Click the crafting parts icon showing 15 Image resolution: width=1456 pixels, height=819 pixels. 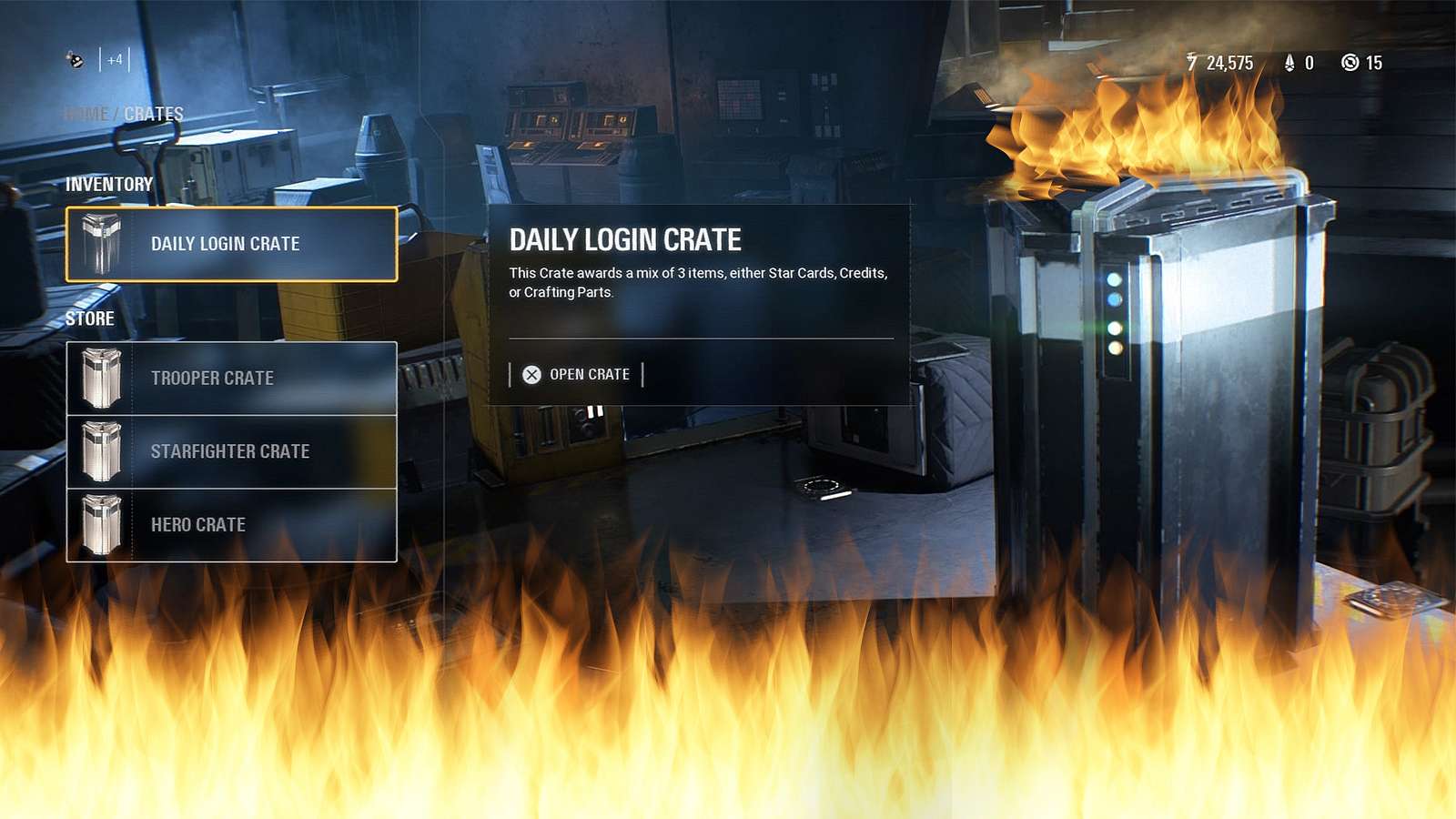pos(1350,63)
